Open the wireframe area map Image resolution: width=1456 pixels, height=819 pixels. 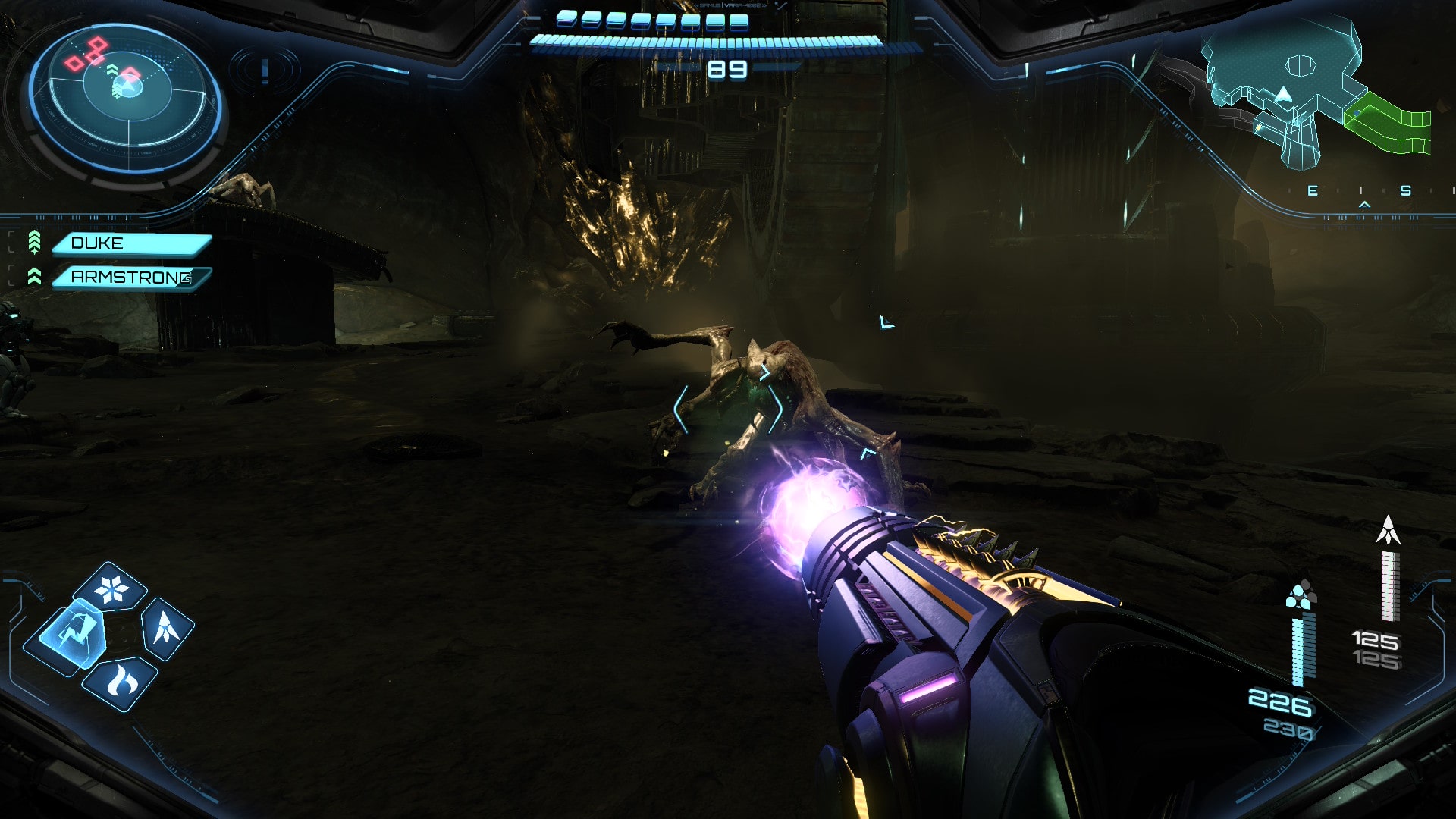point(1316,95)
